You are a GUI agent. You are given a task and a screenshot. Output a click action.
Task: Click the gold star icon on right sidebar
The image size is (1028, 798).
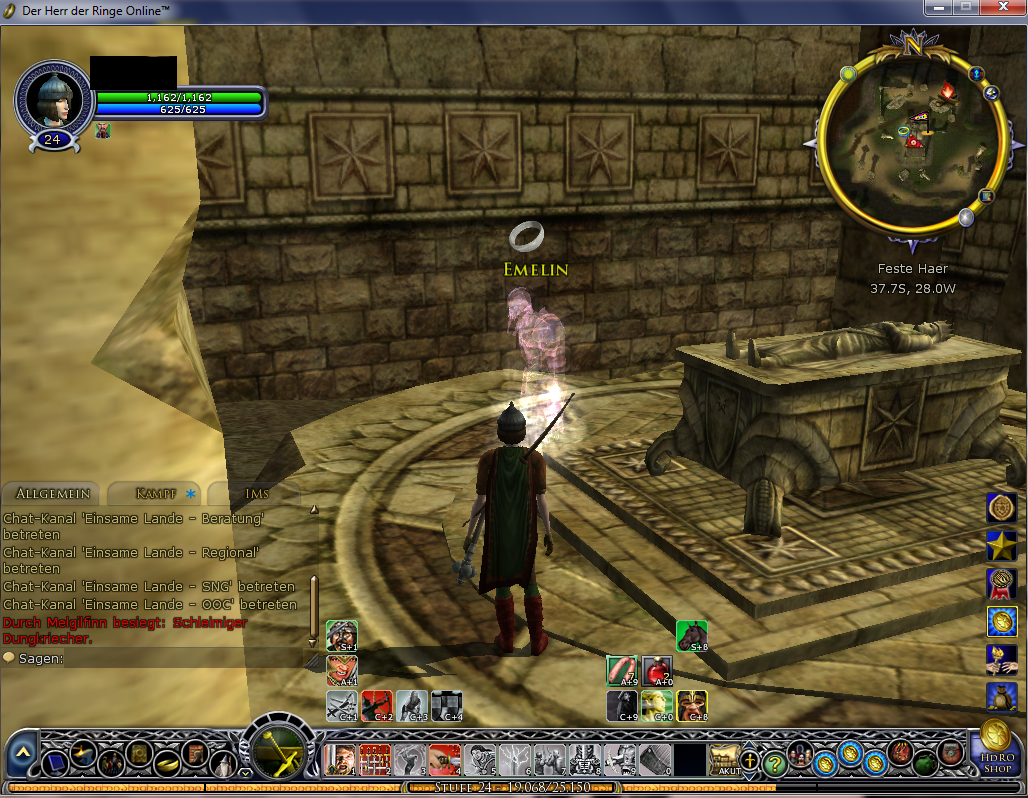(x=1001, y=545)
